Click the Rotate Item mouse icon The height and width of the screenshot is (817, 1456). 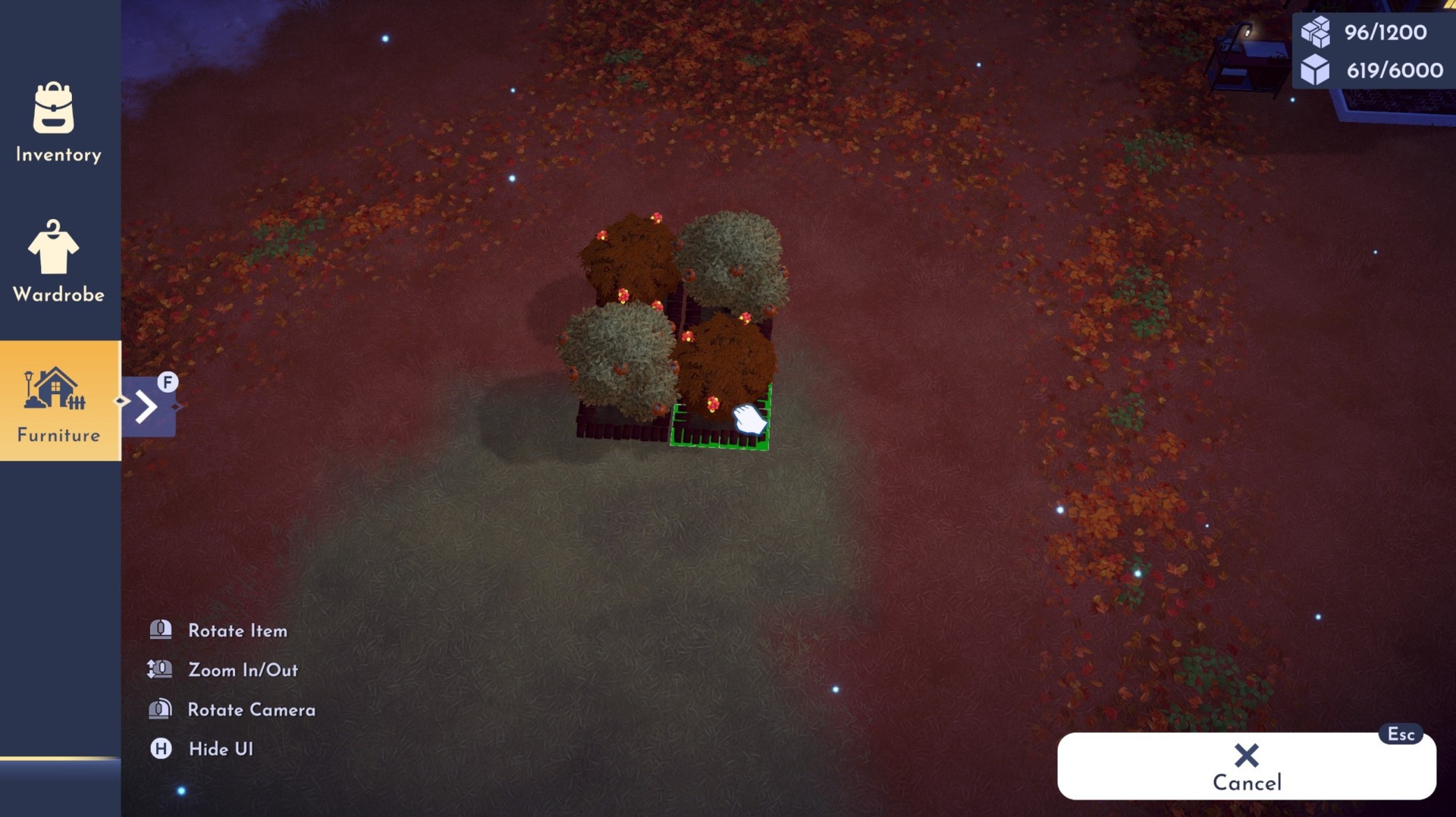point(159,630)
